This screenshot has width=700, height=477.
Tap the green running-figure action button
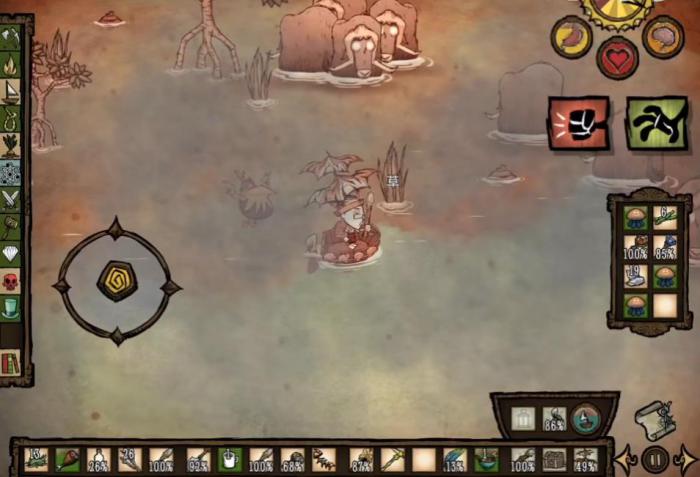point(656,124)
